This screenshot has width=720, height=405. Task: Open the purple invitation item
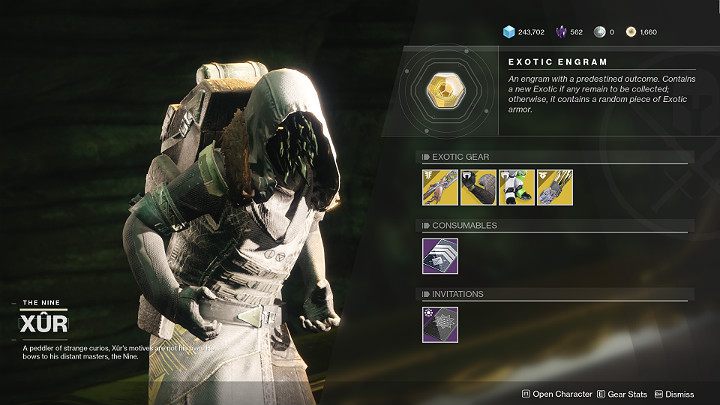[439, 324]
